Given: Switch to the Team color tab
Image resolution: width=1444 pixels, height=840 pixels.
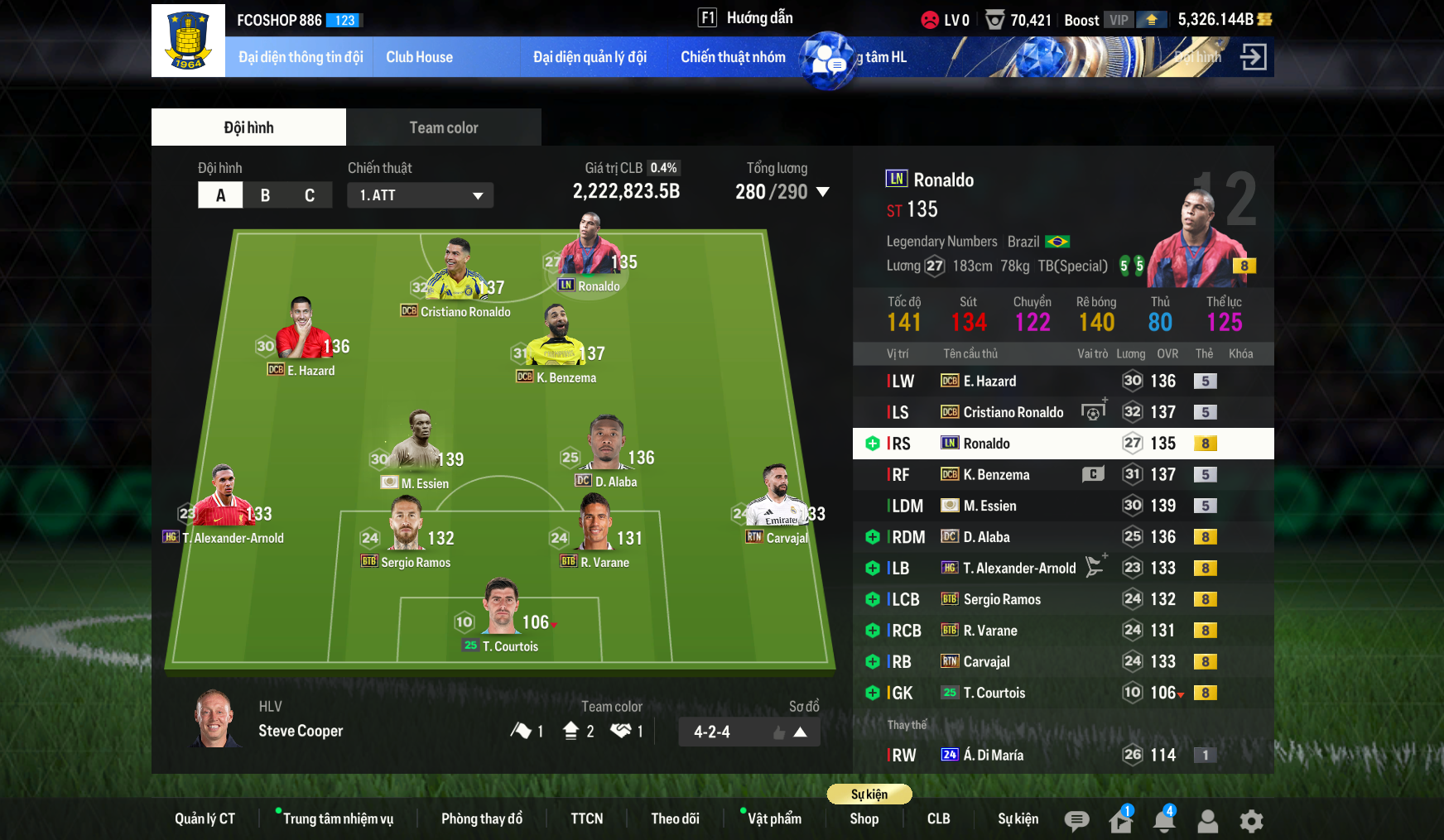Looking at the screenshot, I should pos(444,127).
